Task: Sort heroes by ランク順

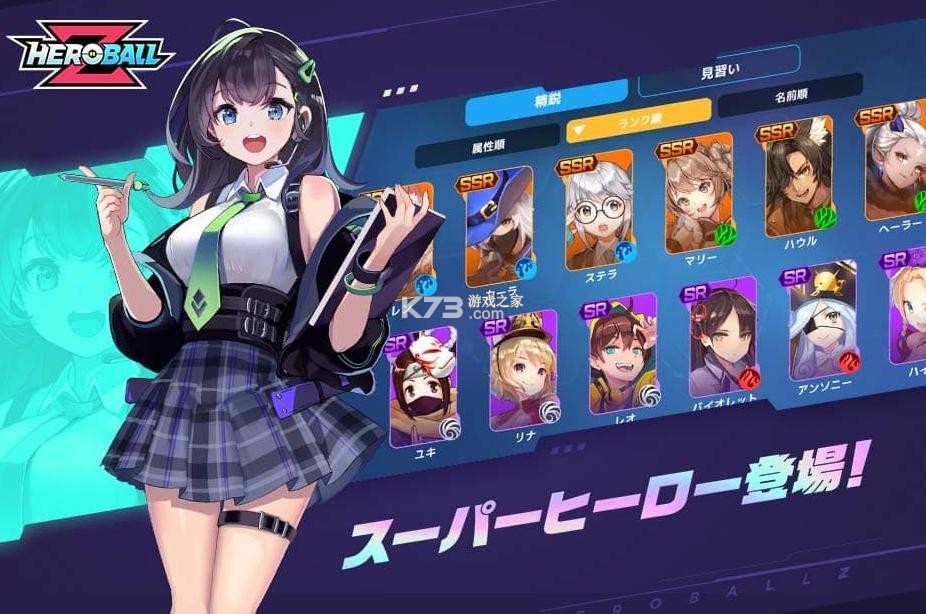Action: (x=638, y=123)
